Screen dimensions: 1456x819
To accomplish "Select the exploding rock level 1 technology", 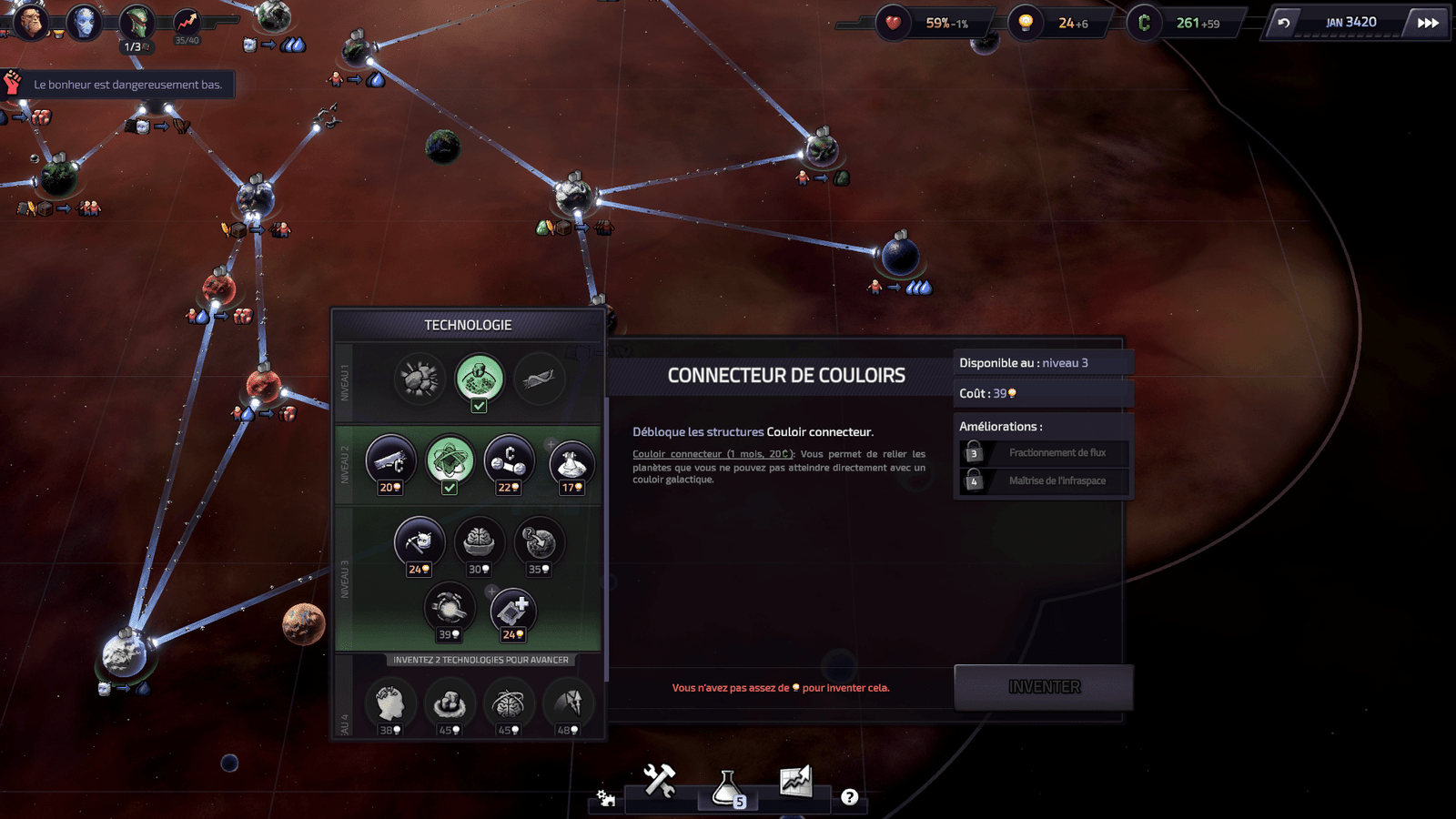I will click(420, 379).
